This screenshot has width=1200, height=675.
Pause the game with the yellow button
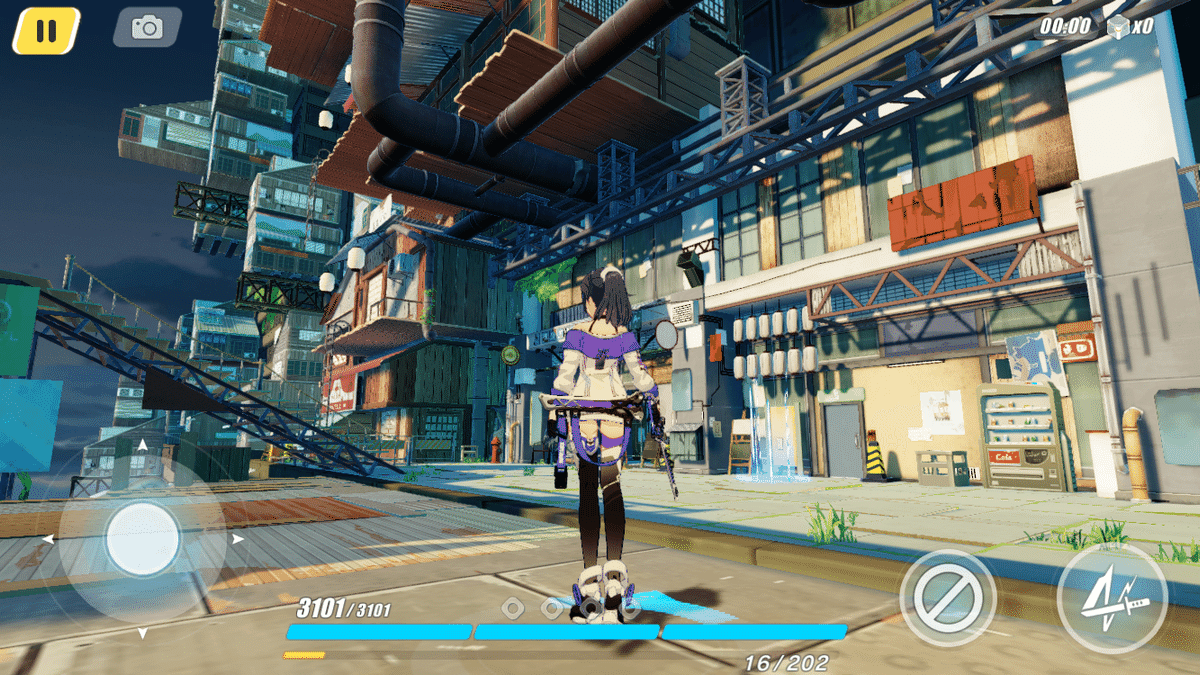(46, 30)
